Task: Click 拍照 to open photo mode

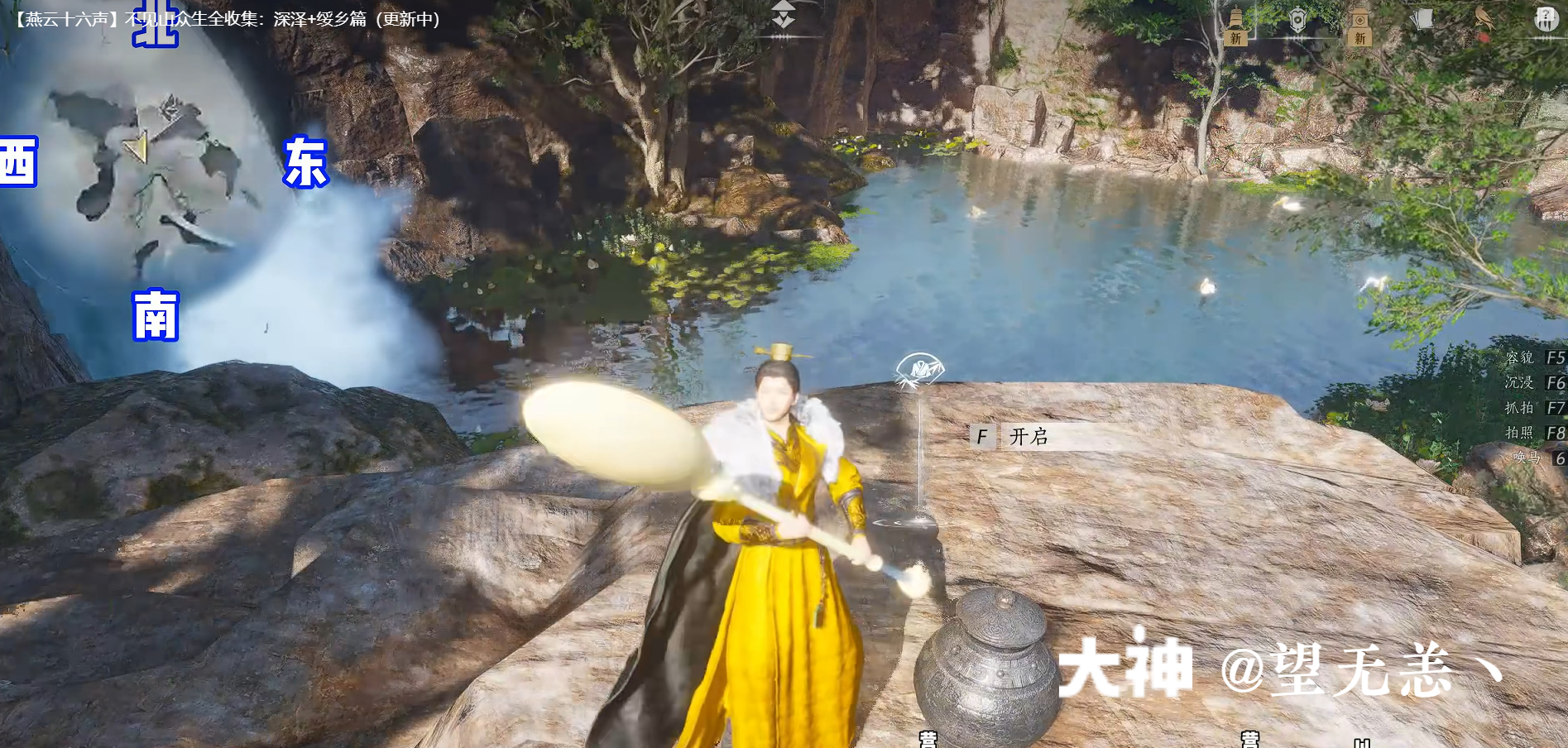Action: click(x=1519, y=431)
